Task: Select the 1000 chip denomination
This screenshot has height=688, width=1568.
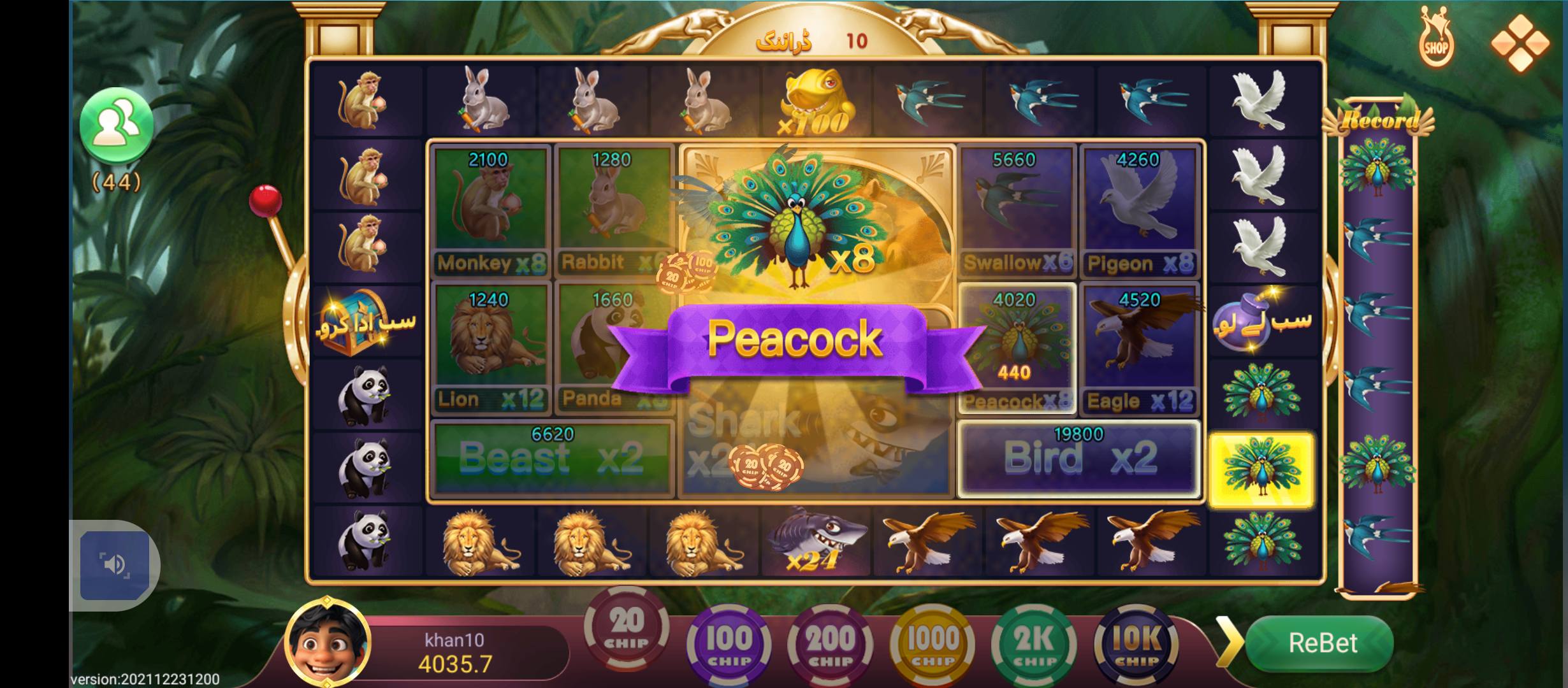Action: tap(933, 645)
